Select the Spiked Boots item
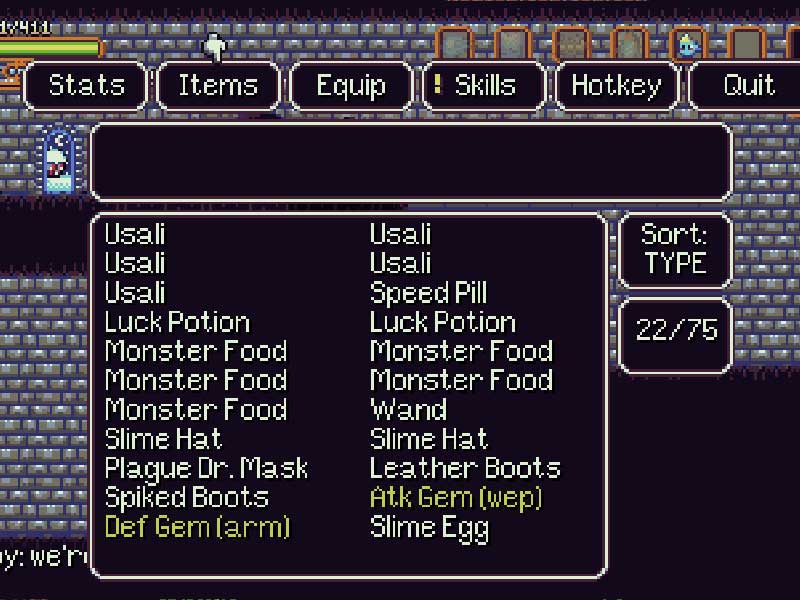Viewport: 800px width, 600px height. click(x=187, y=497)
